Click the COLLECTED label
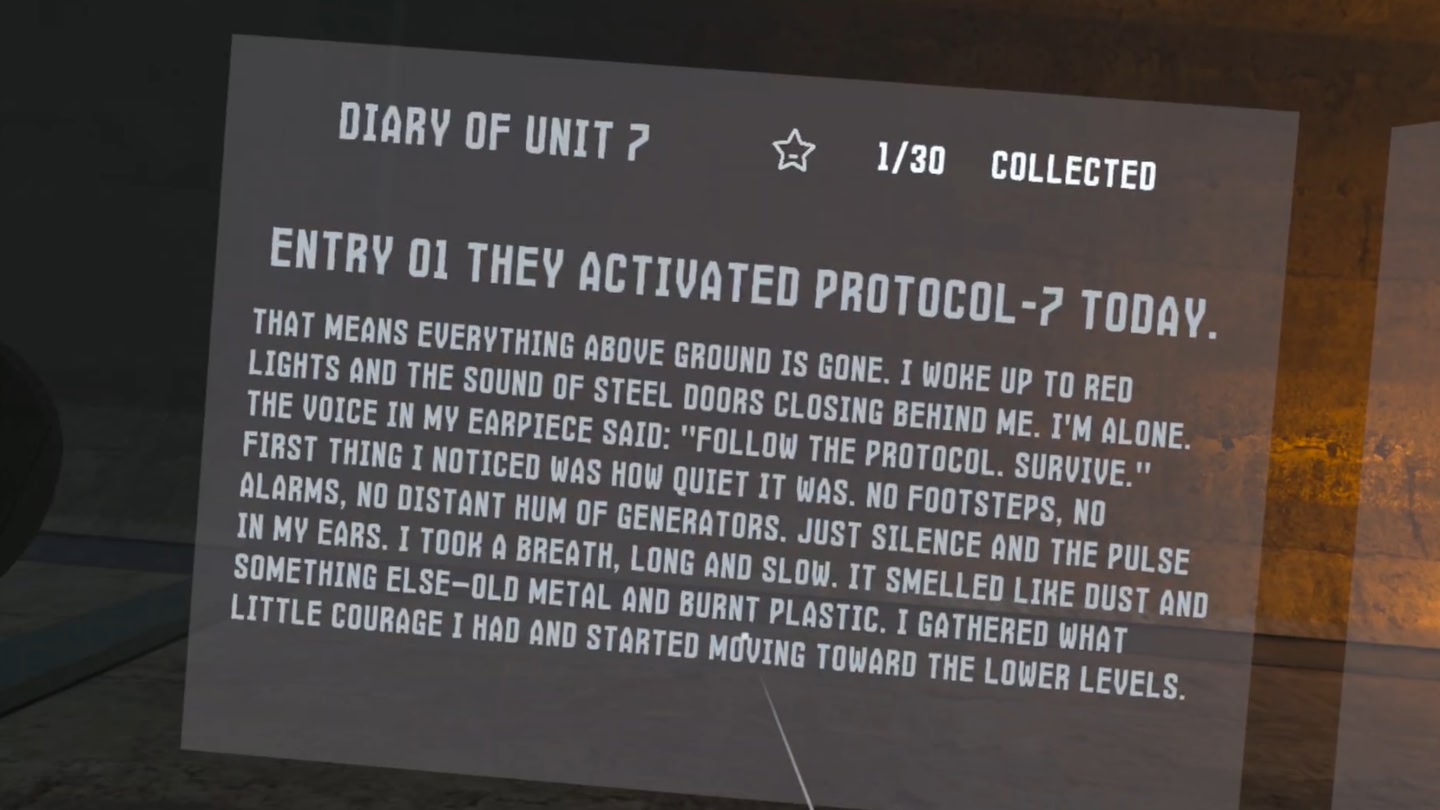1440x810 pixels. (1073, 172)
